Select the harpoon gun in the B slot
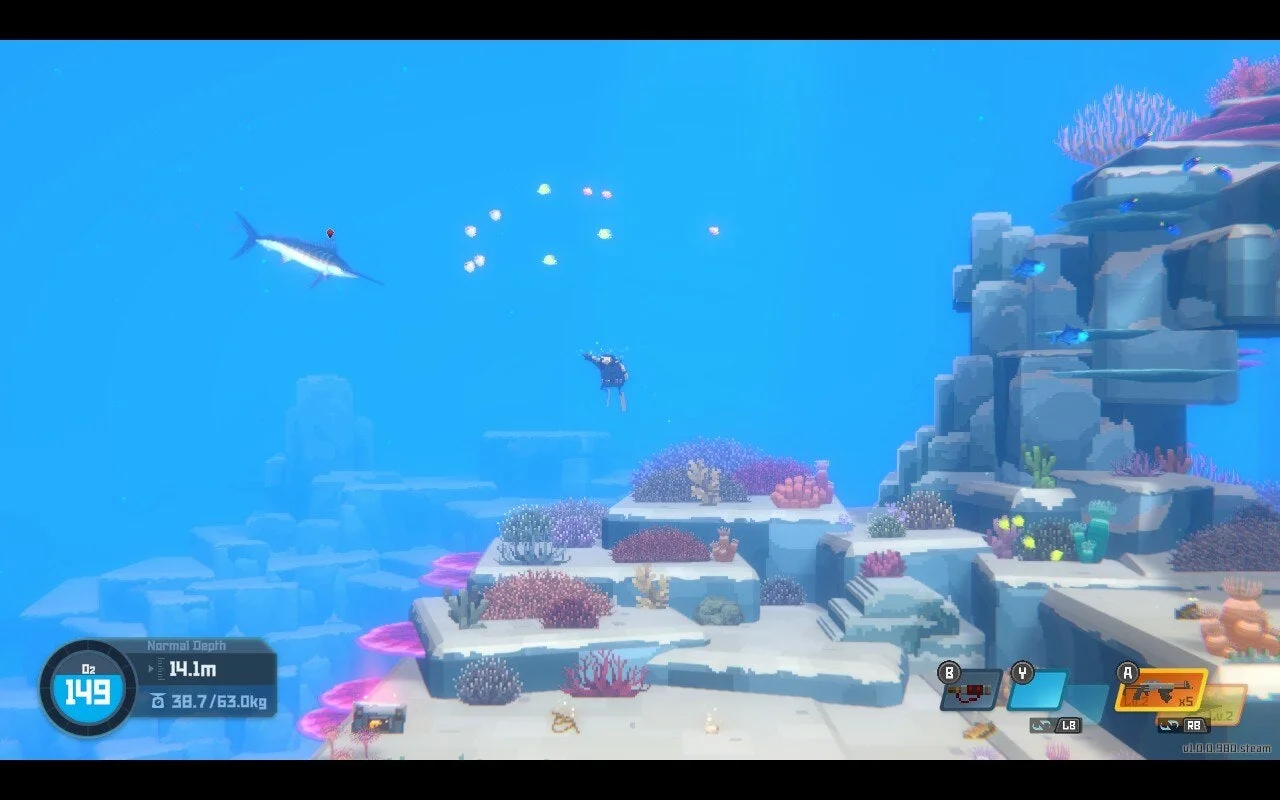The height and width of the screenshot is (800, 1280). (968, 691)
